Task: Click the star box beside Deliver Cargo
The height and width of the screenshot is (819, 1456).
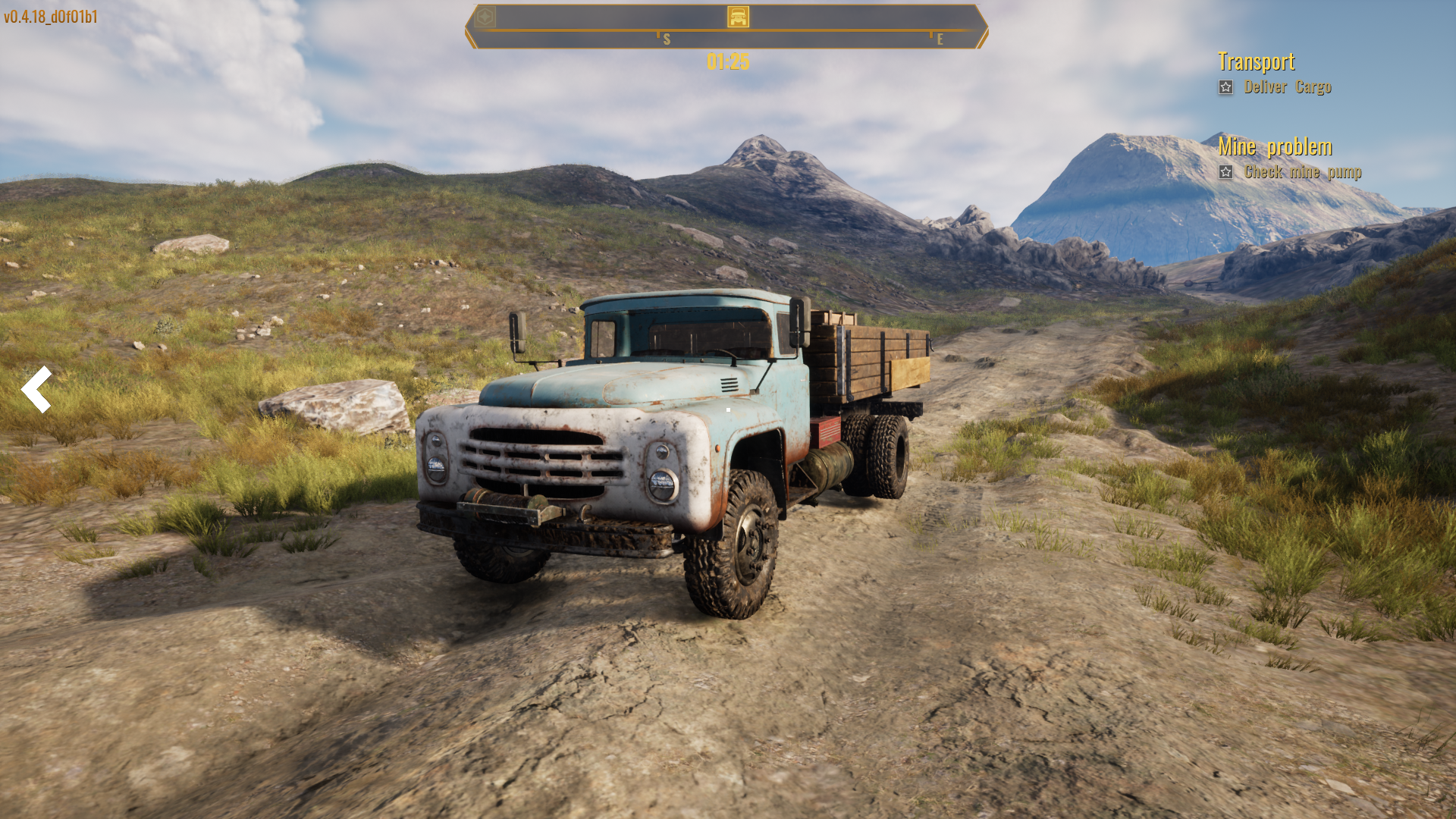Action: point(1225,87)
